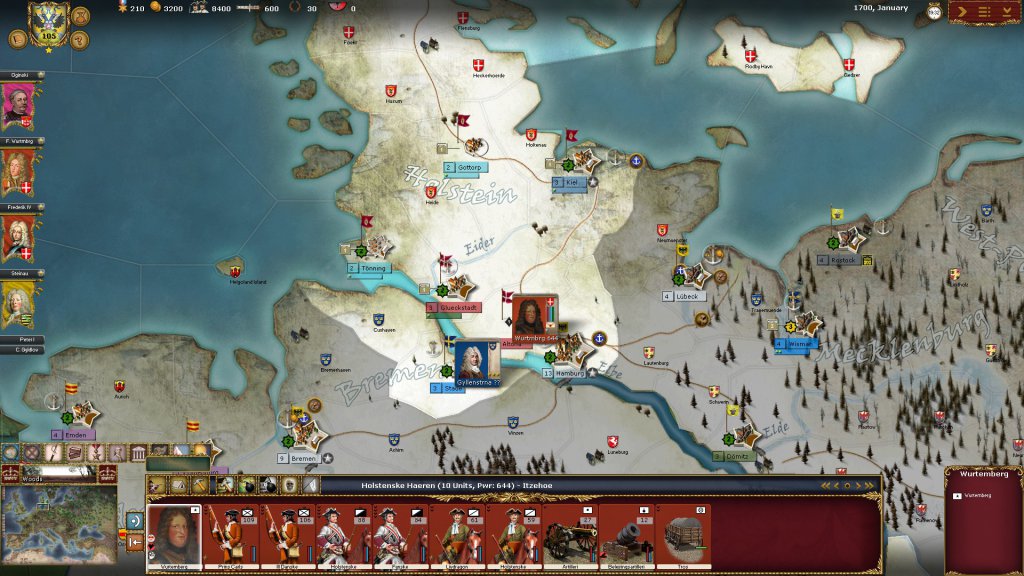The width and height of the screenshot is (1024, 576).
Task: Select the Wurtemberg leader portrait card
Action: [x=174, y=536]
